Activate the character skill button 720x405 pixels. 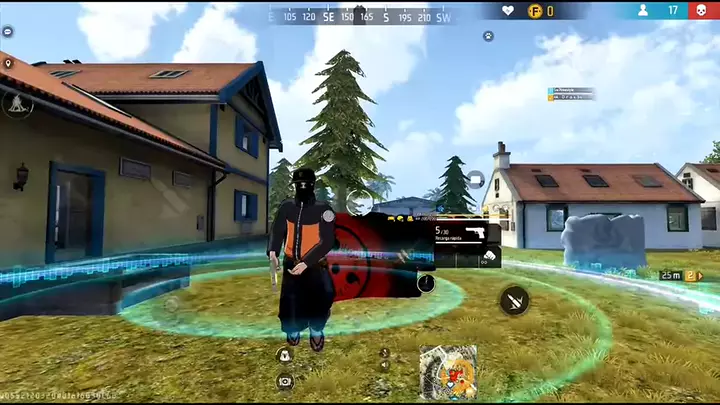[x=17, y=104]
